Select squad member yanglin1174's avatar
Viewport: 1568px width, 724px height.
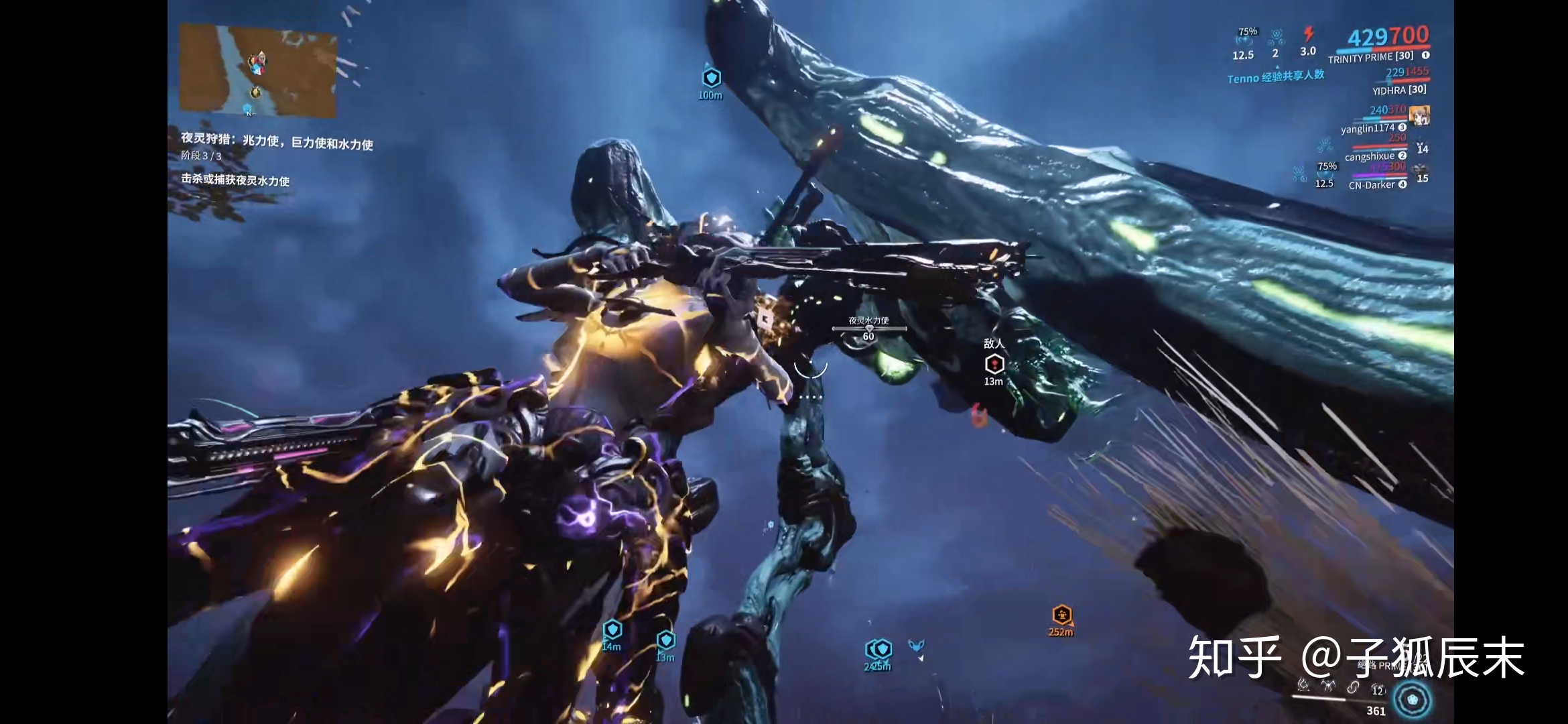[1419, 115]
